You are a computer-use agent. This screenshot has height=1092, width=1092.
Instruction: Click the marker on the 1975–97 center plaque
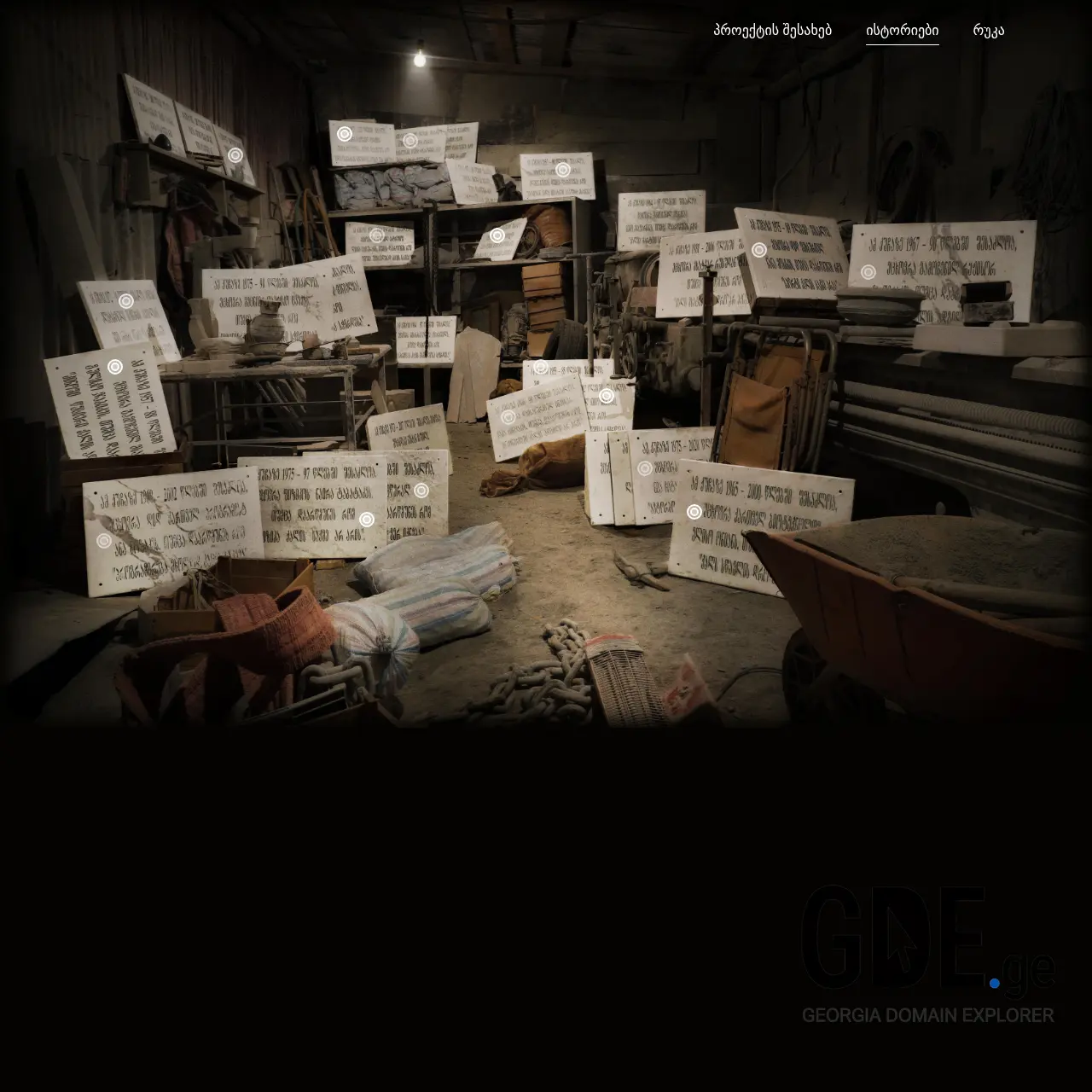tap(365, 520)
